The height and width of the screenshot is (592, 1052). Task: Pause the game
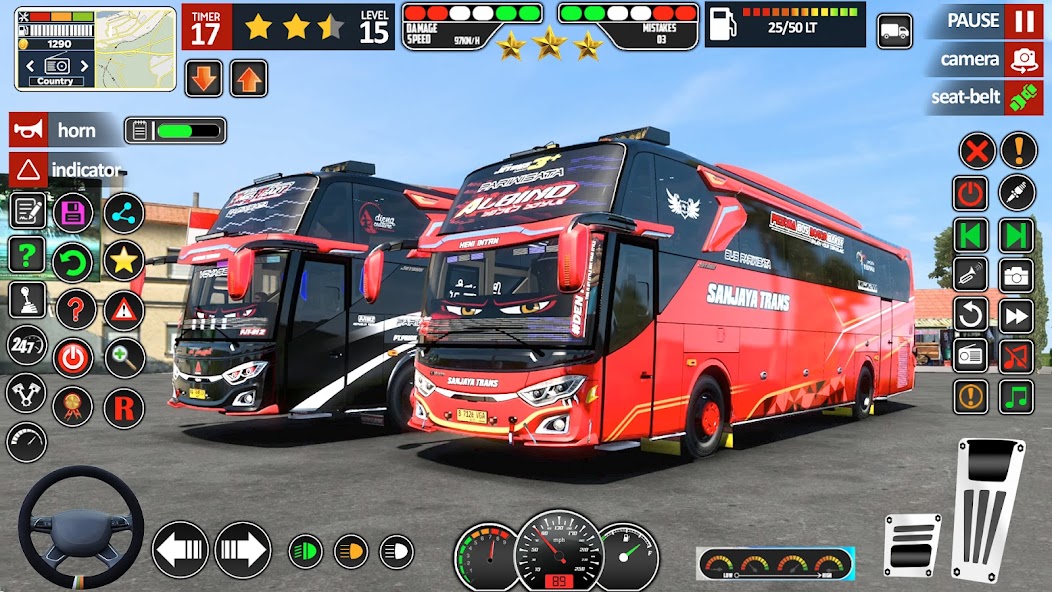pos(1022,21)
